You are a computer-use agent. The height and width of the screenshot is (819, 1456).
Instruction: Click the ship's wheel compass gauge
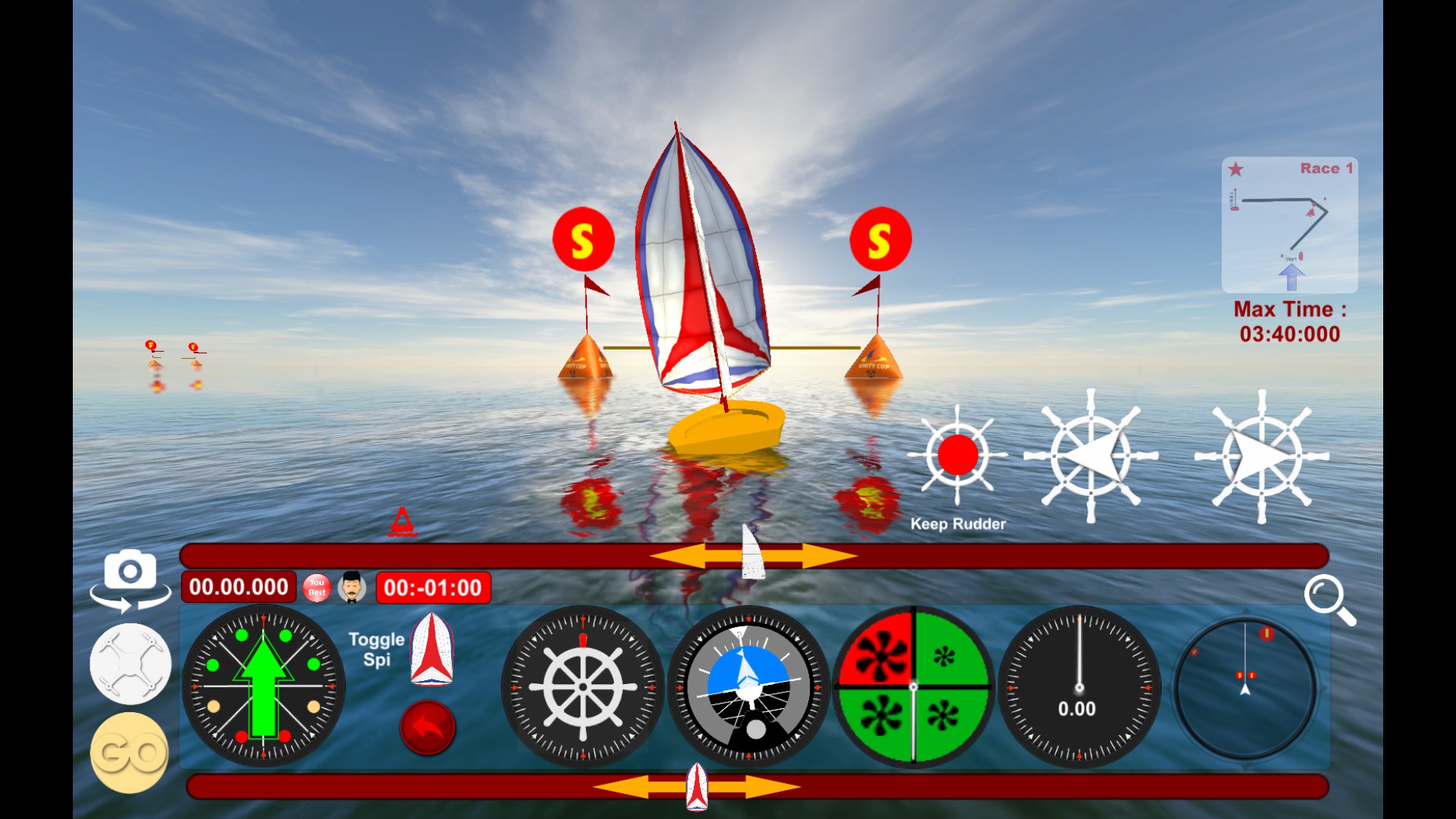582,686
